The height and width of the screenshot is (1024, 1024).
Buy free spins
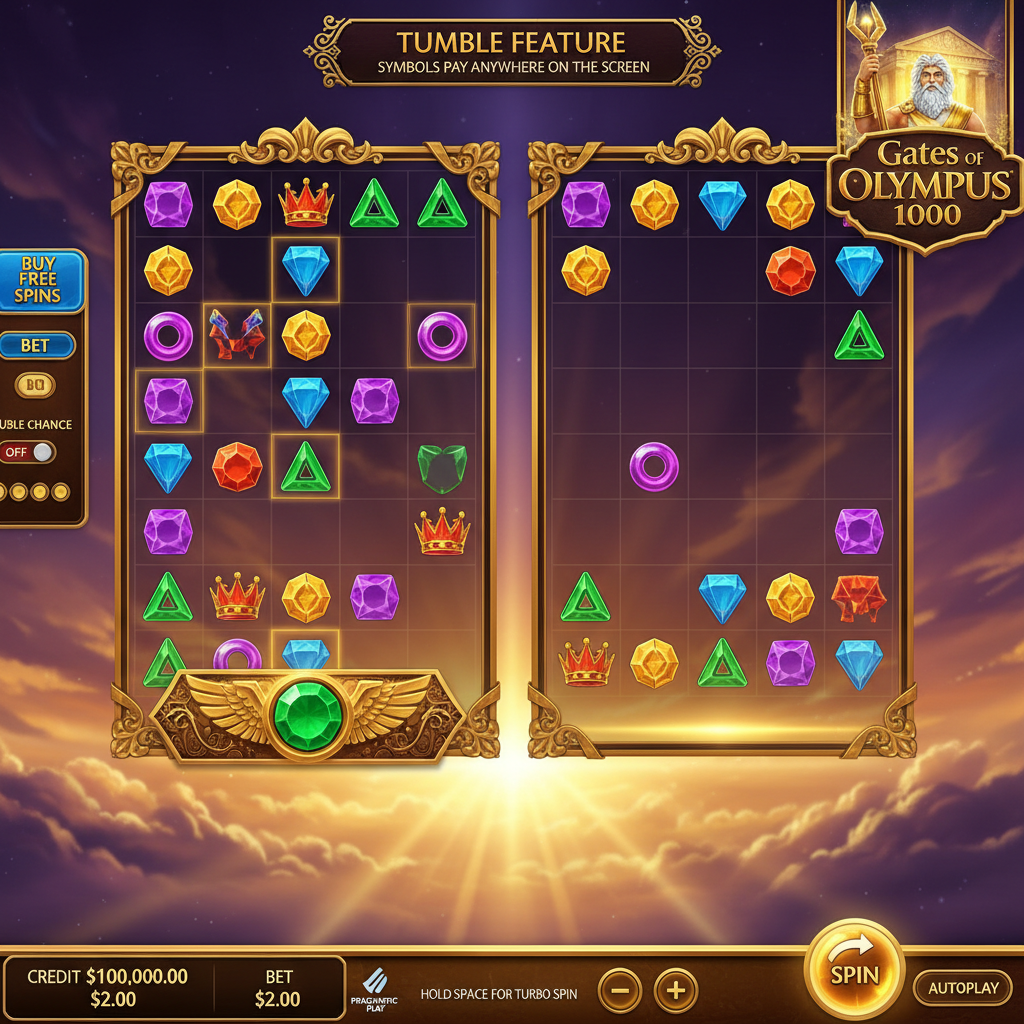[x=38, y=280]
